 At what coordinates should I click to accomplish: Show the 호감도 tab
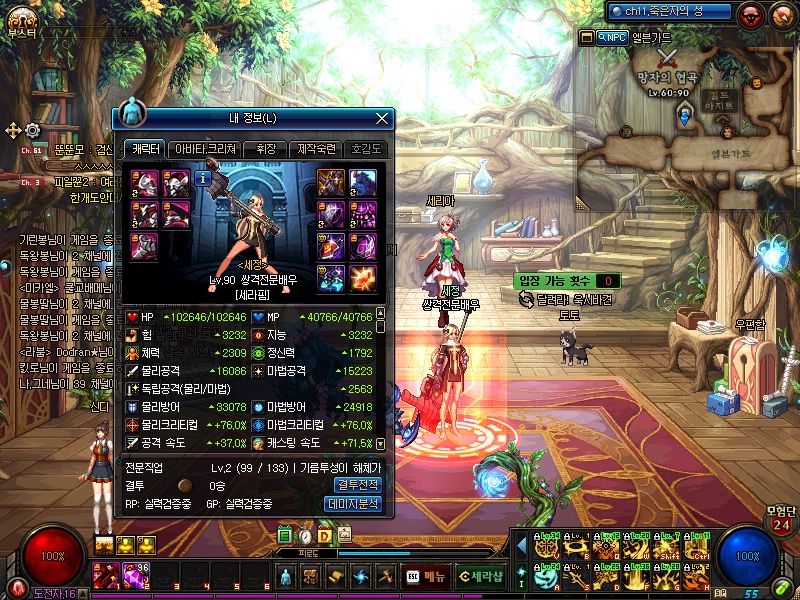(x=367, y=149)
